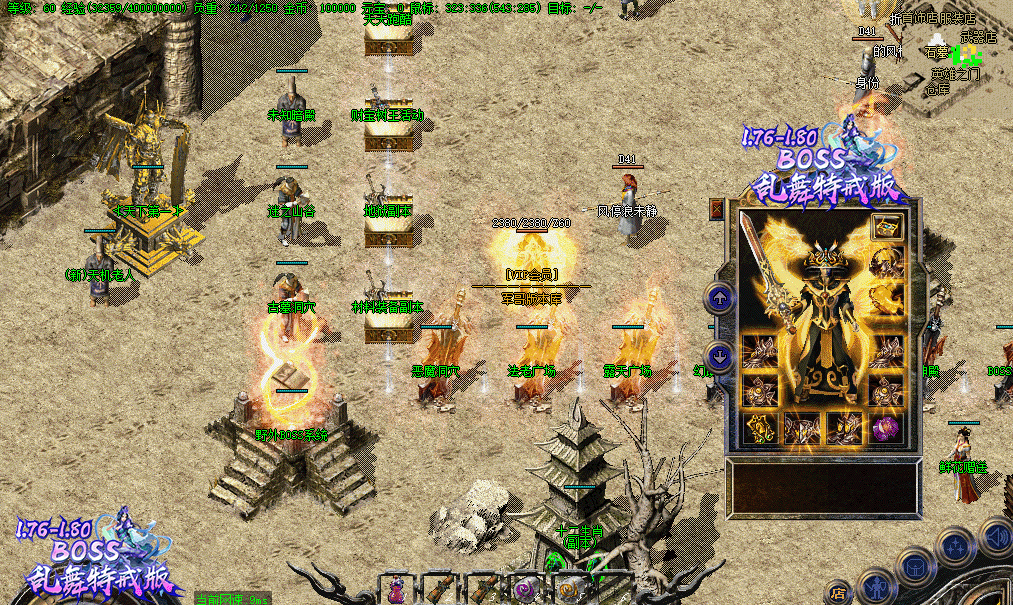Select the purple gem equipment slot

(886, 428)
